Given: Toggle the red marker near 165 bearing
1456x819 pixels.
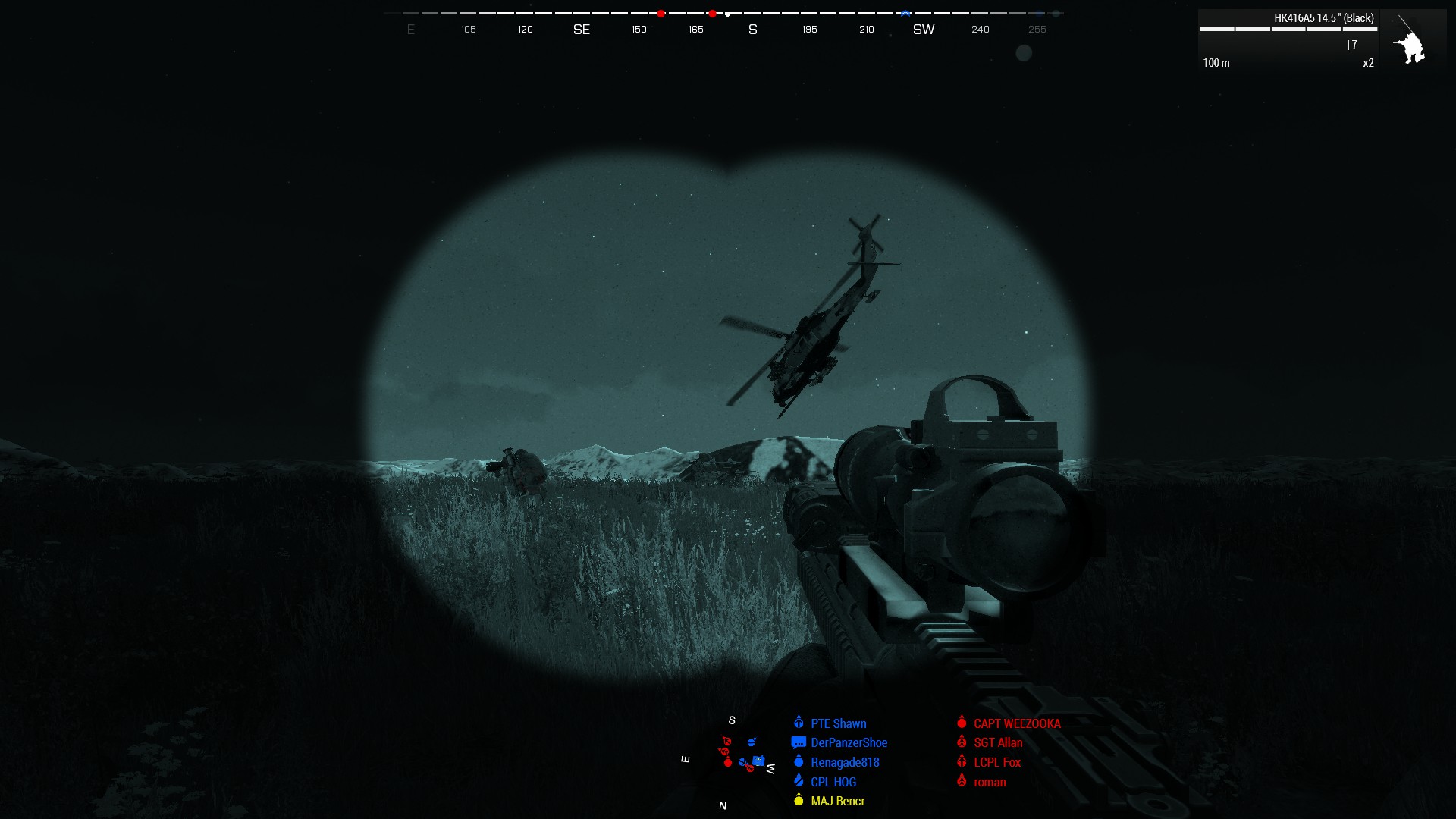Looking at the screenshot, I should click(711, 13).
